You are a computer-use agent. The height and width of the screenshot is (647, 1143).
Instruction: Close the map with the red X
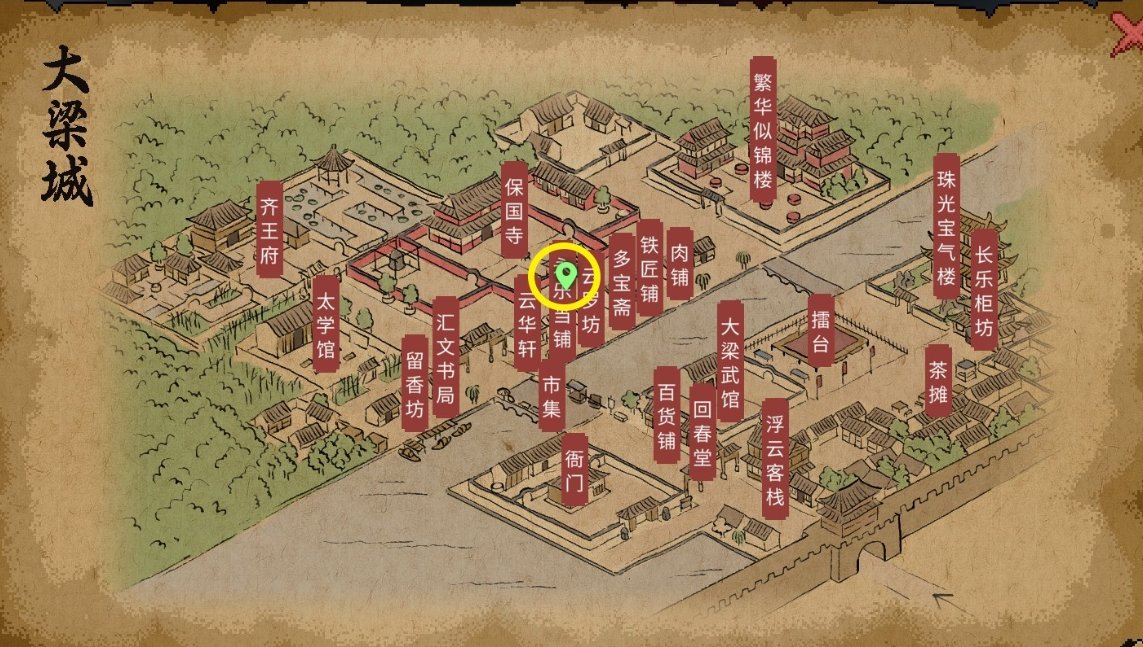[1128, 36]
